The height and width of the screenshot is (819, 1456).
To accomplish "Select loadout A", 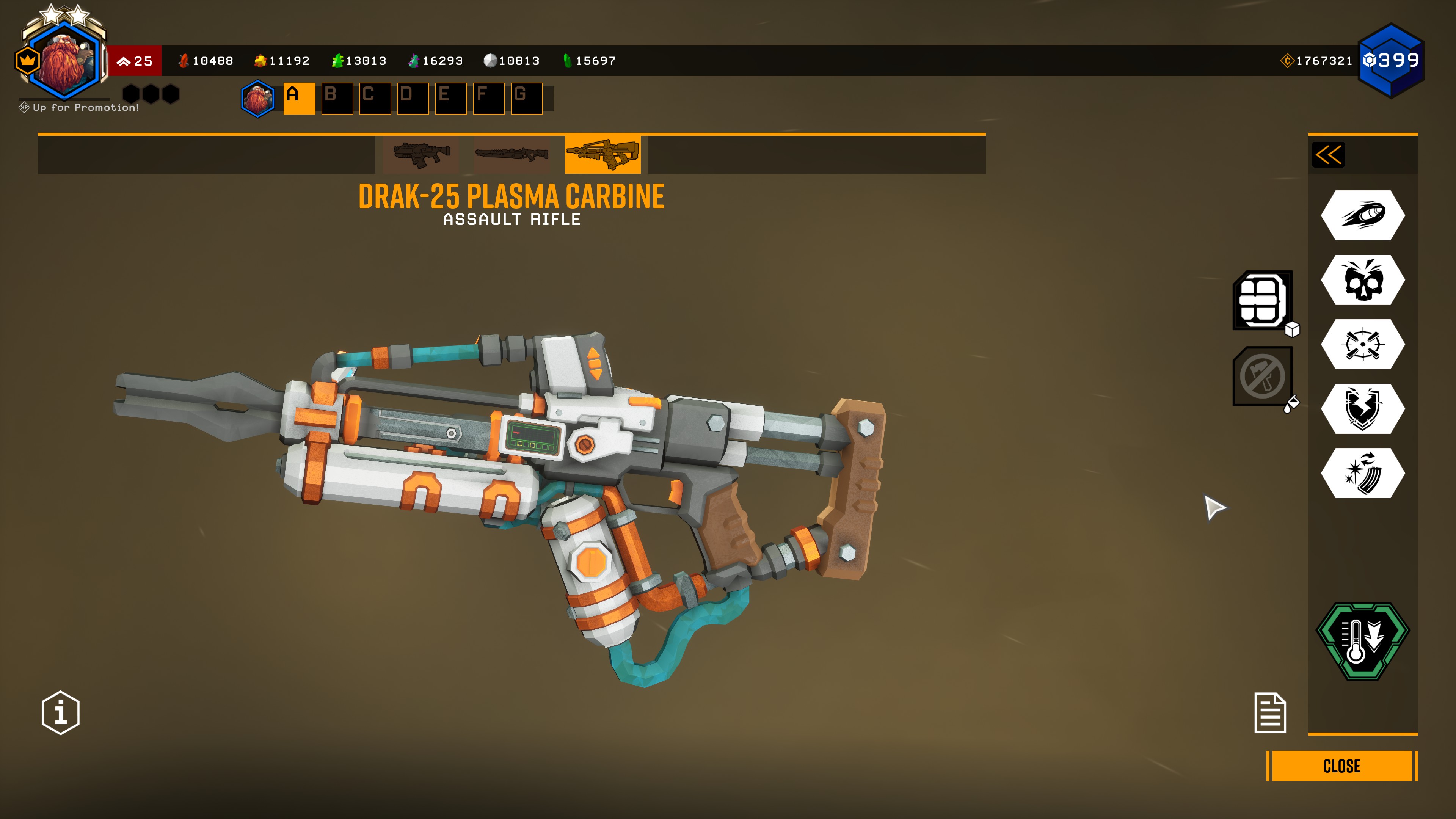I will pyautogui.click(x=299, y=98).
